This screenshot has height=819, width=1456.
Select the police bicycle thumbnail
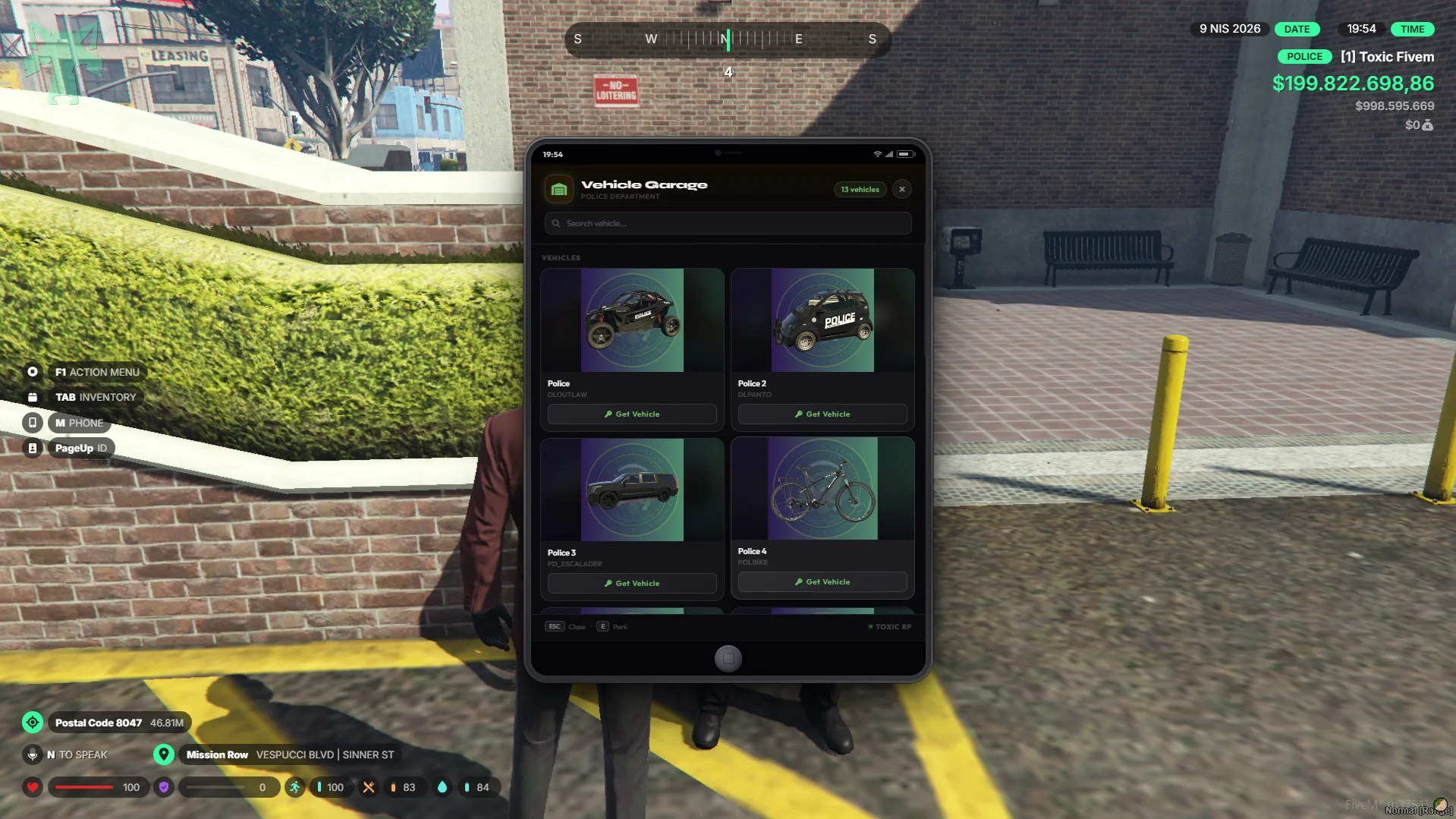pyautogui.click(x=822, y=488)
